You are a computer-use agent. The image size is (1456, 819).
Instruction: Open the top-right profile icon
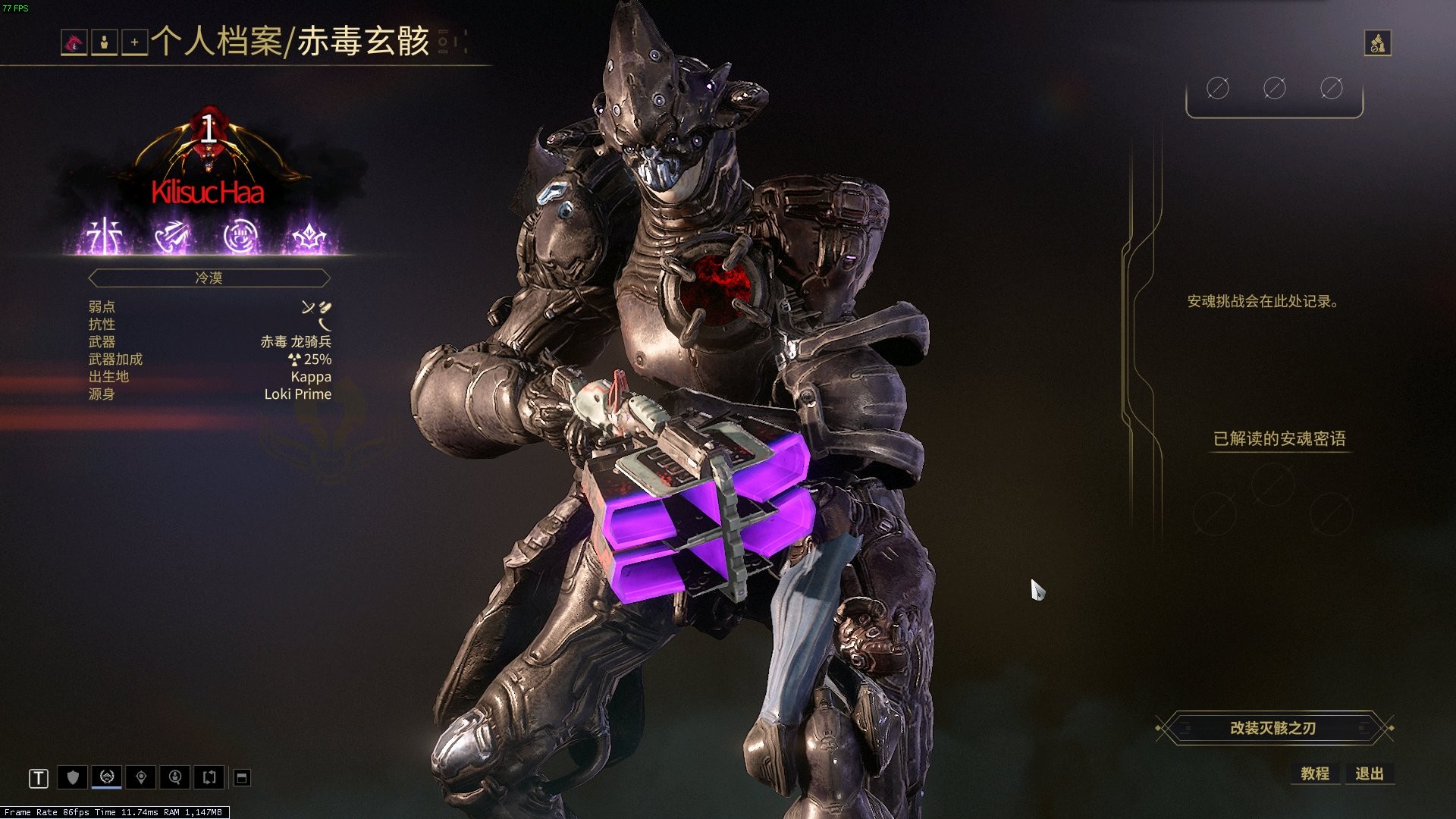tap(1377, 43)
